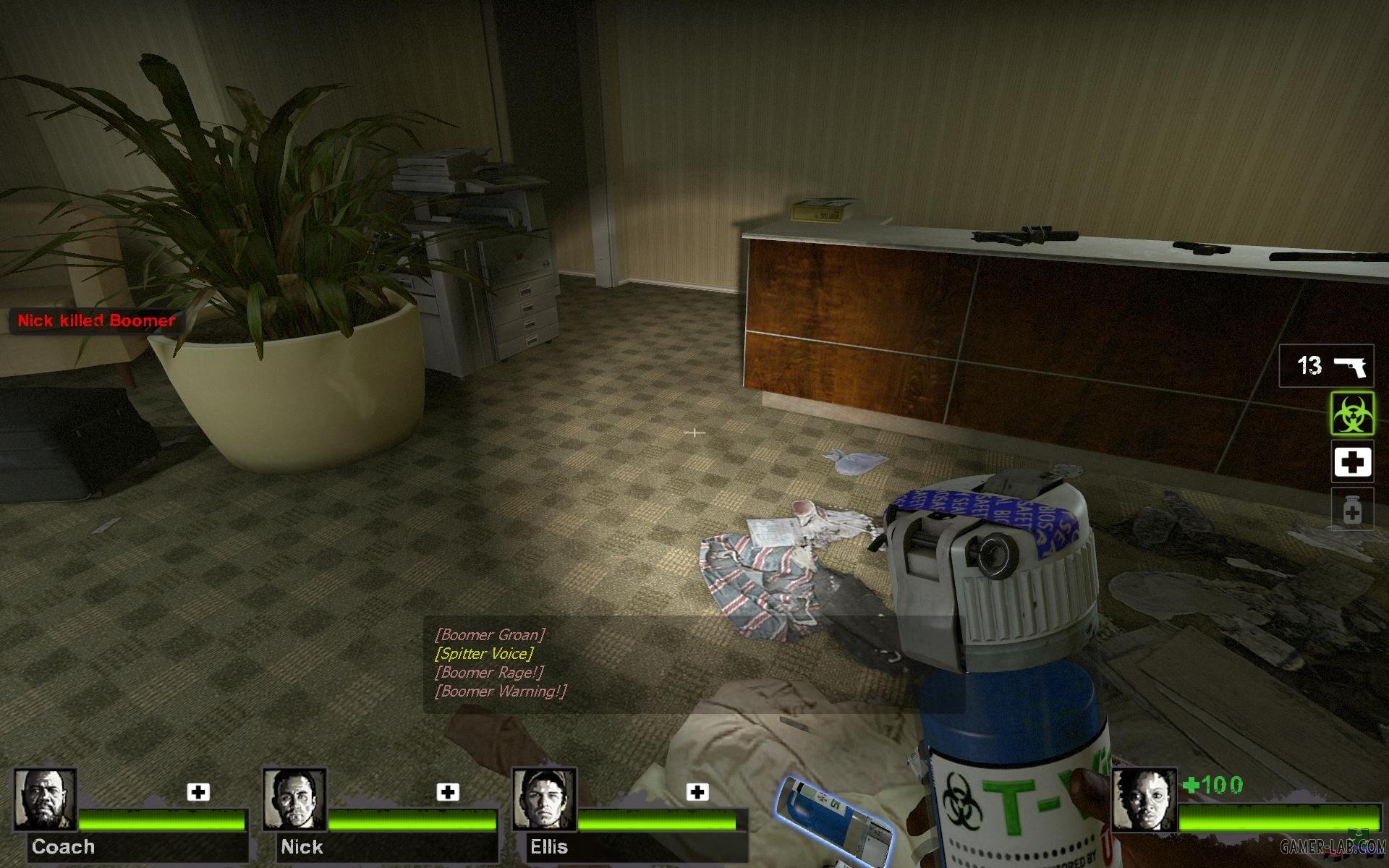Viewport: 1389px width, 868px height.
Task: Click Ellis's teammate portrait
Action: (x=543, y=799)
